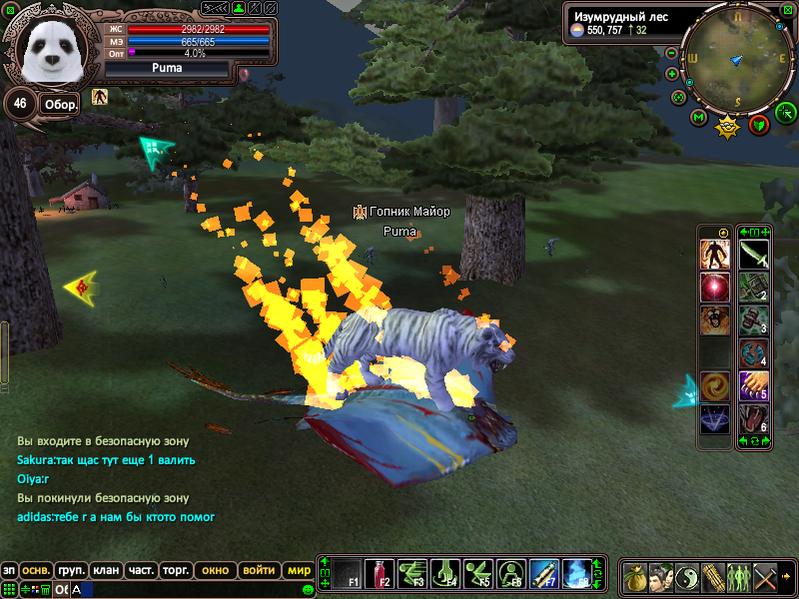Image resolution: width=799 pixels, height=599 pixels.
Task: Click the panda character portrait
Action: pyautogui.click(x=51, y=51)
